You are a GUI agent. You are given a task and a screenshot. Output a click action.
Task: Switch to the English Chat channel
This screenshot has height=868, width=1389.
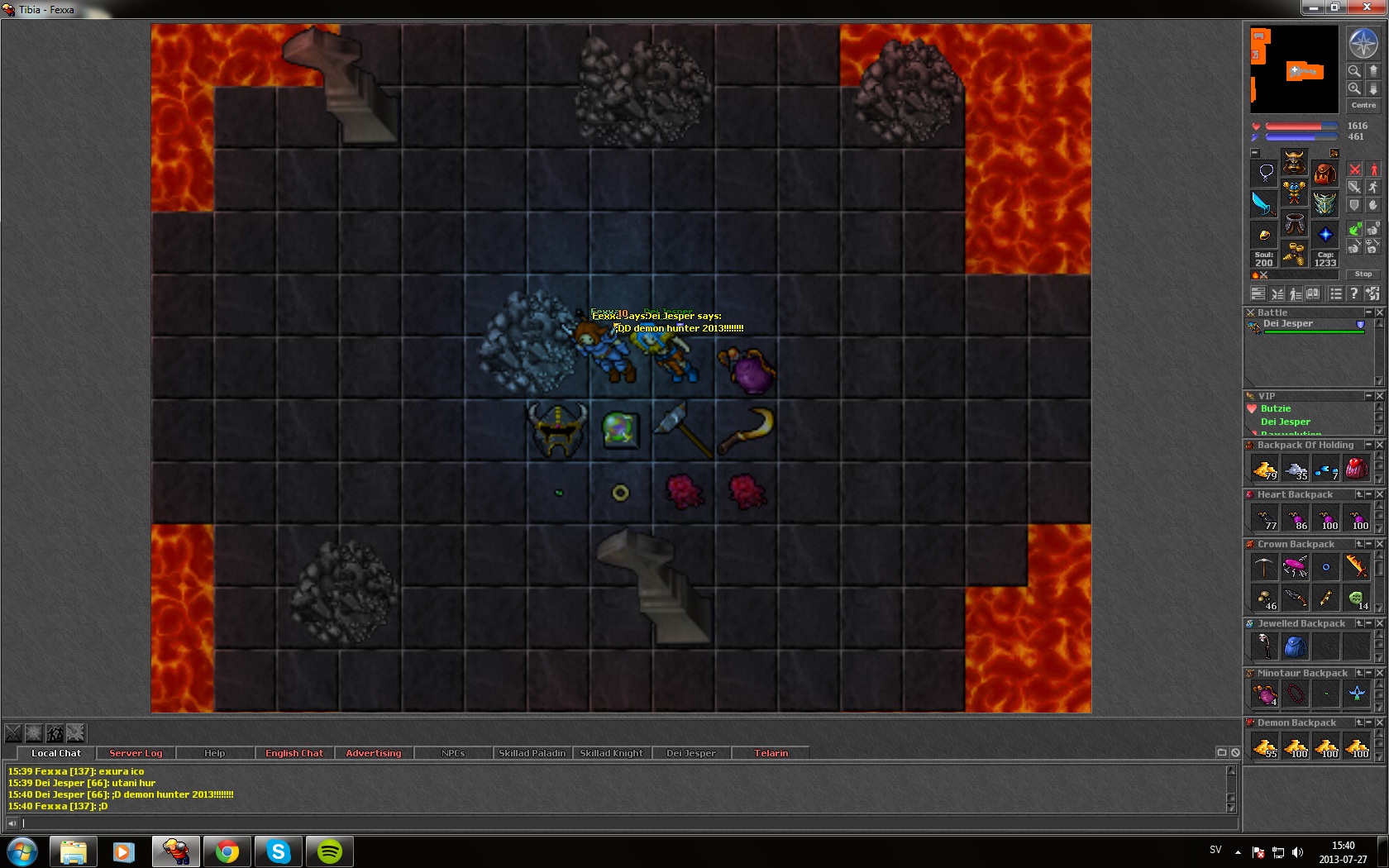294,753
